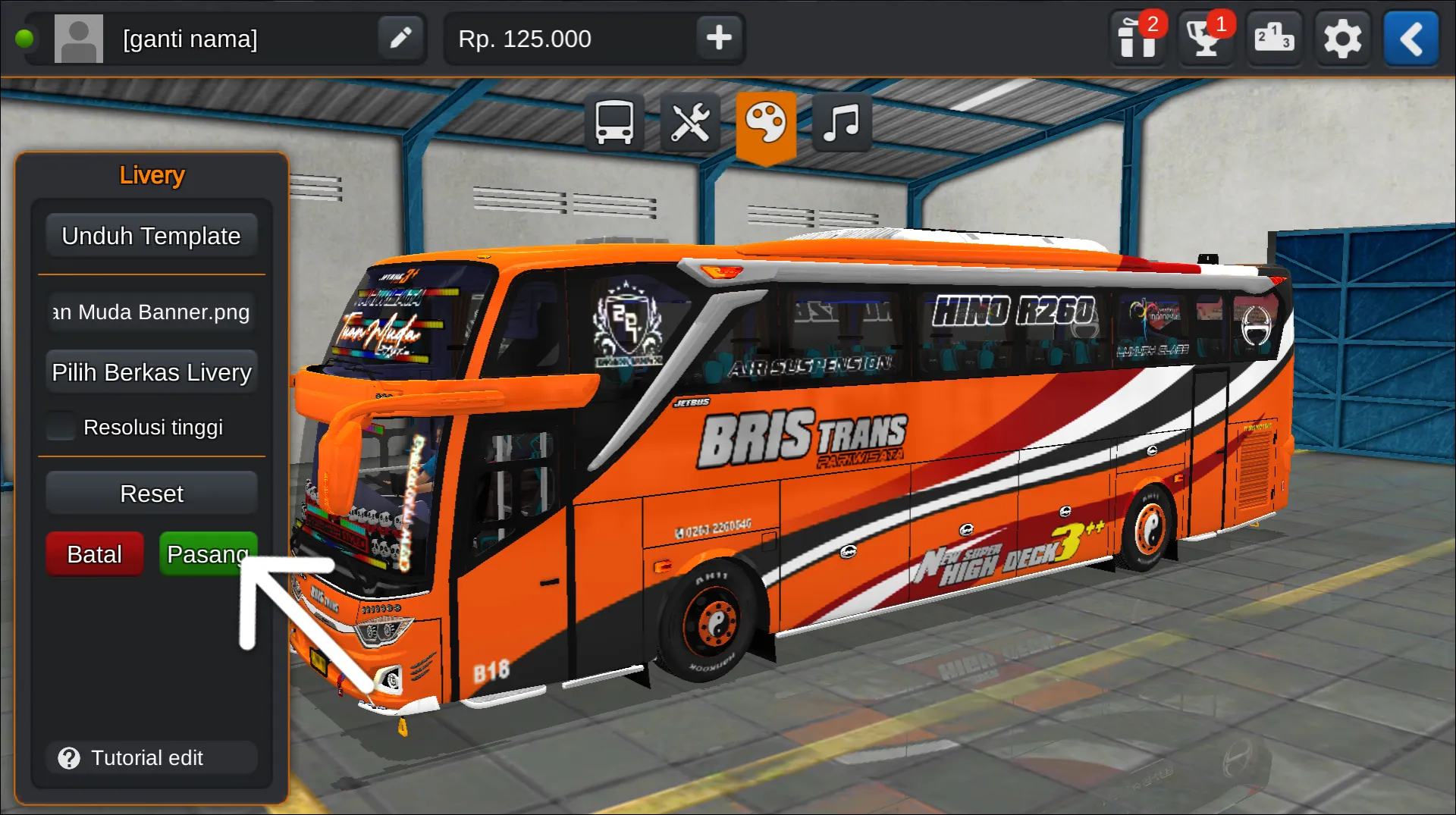1456x815 pixels.
Task: Reset the livery
Action: pos(151,494)
